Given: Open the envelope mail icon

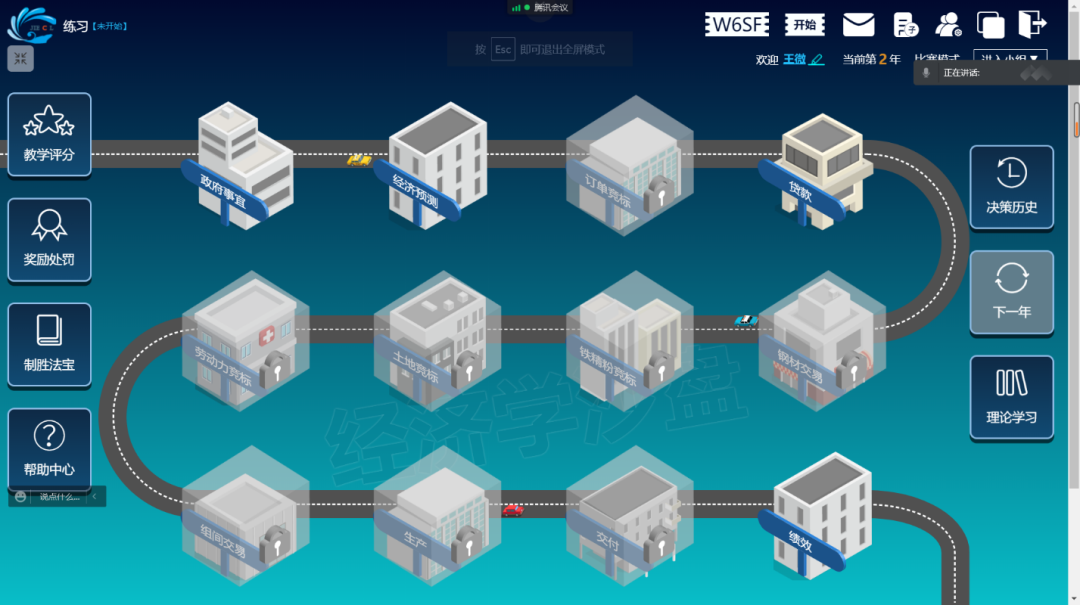Looking at the screenshot, I should 858,25.
